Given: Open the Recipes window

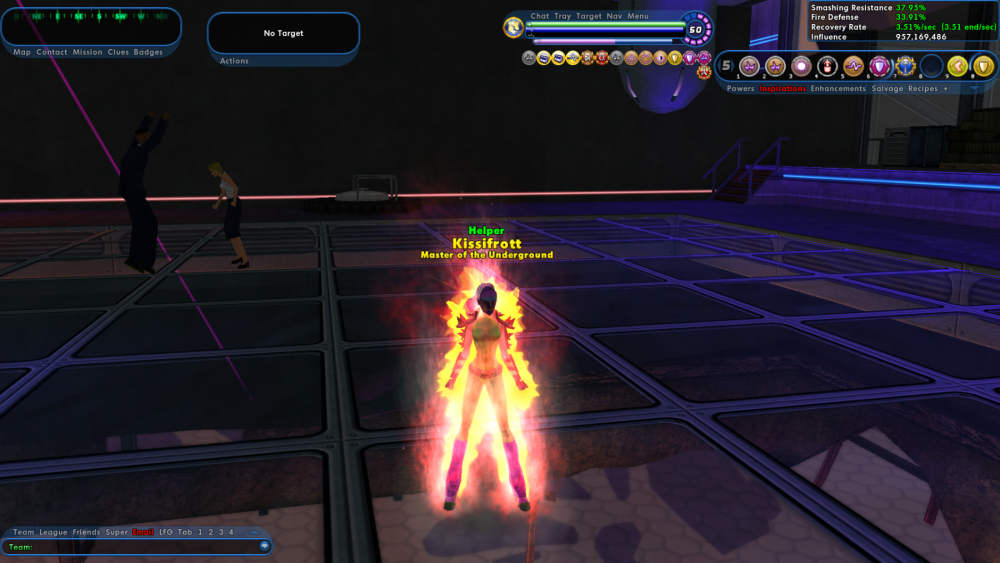Looking at the screenshot, I should point(922,89).
